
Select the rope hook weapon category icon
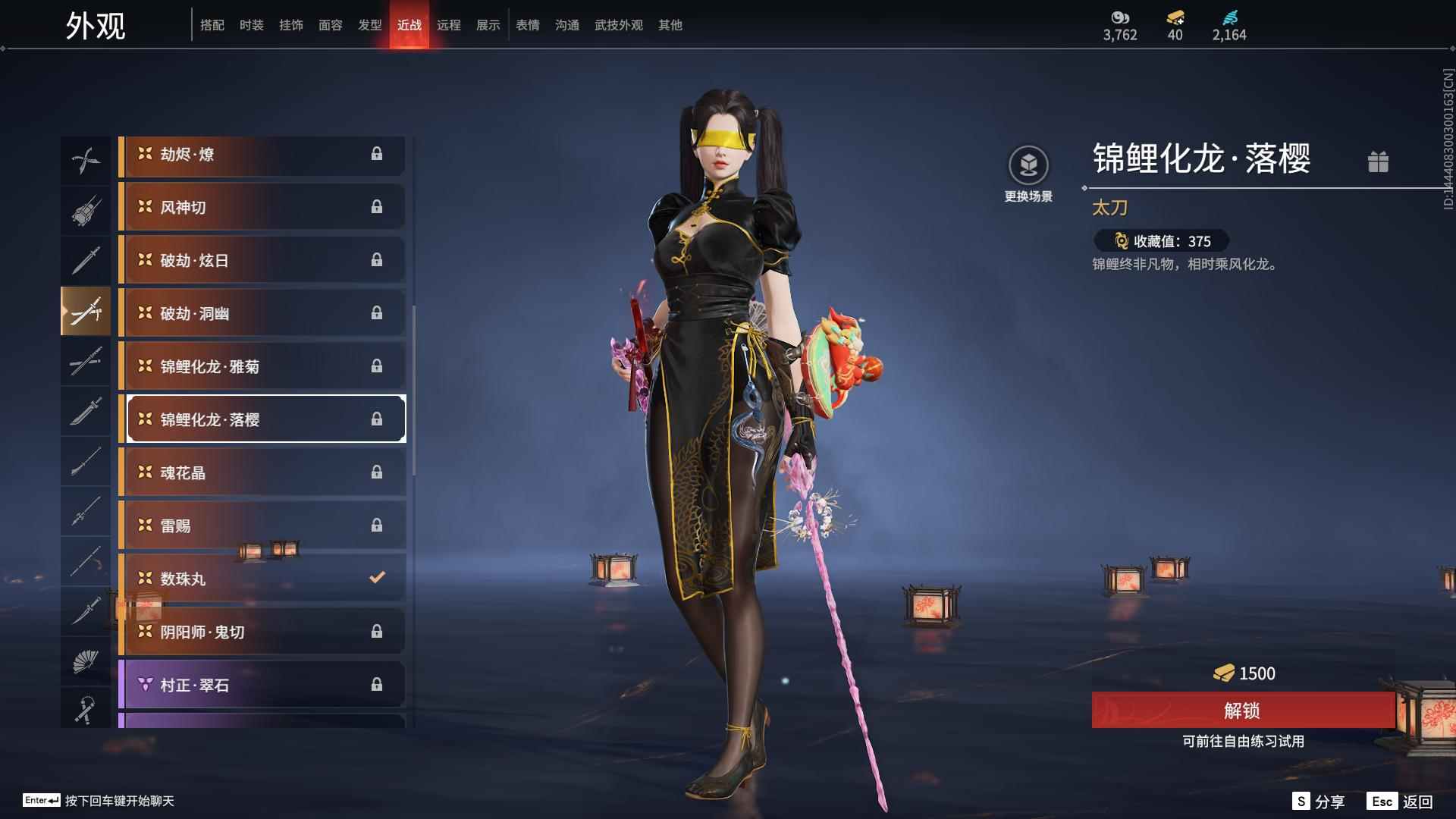pyautogui.click(x=86, y=709)
